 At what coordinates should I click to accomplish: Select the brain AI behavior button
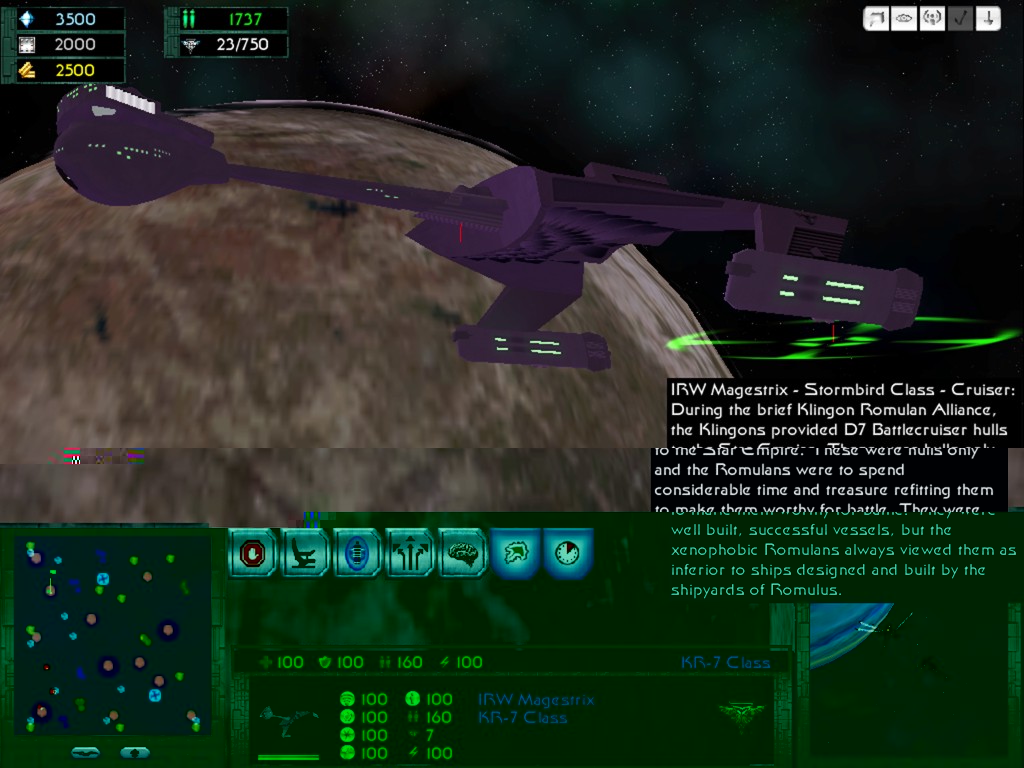462,553
